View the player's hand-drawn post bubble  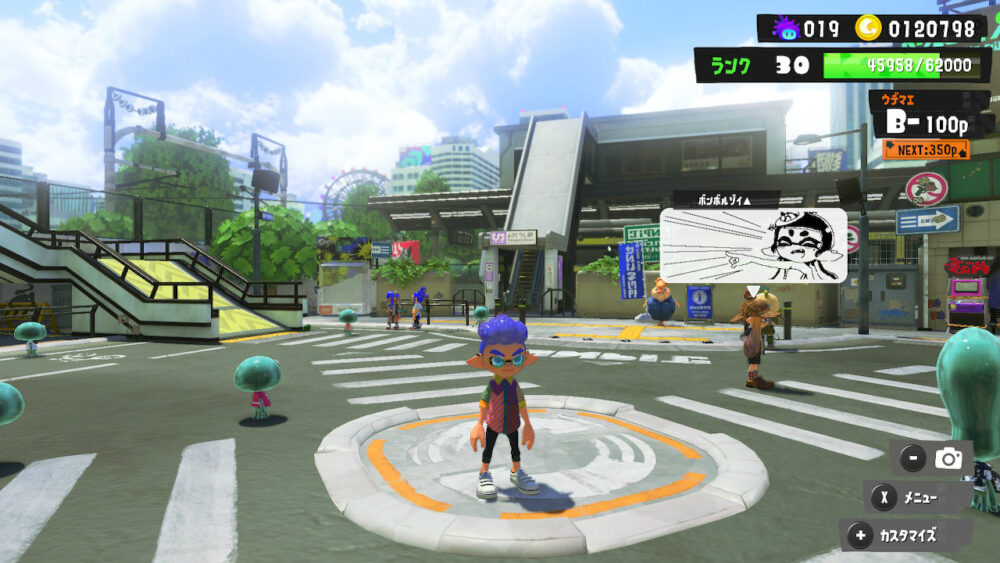[x=753, y=245]
